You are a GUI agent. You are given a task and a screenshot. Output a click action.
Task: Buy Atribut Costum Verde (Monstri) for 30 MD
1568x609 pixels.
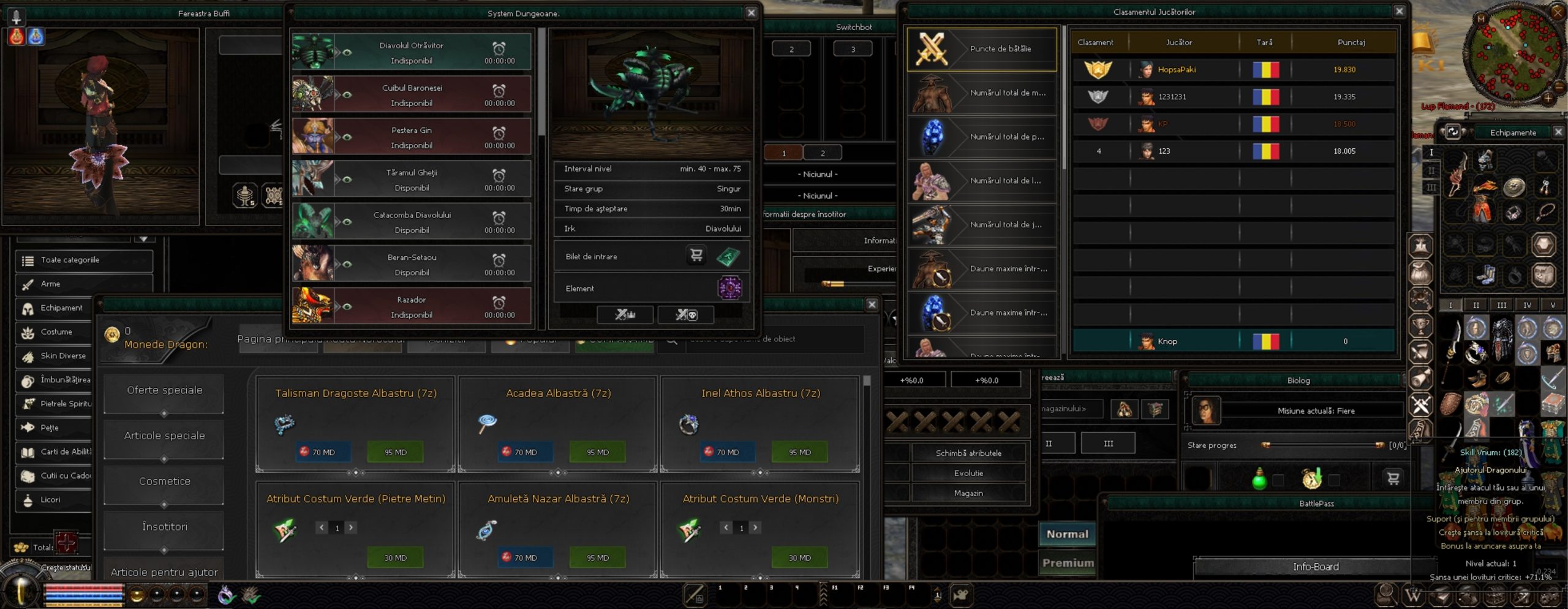(799, 558)
